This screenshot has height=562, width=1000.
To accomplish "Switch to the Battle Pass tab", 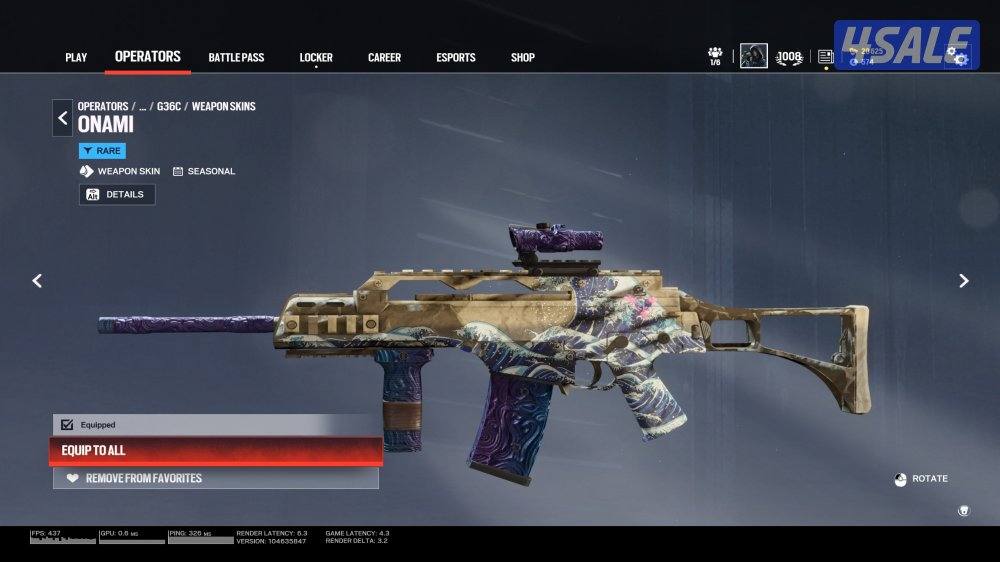I will tap(236, 57).
